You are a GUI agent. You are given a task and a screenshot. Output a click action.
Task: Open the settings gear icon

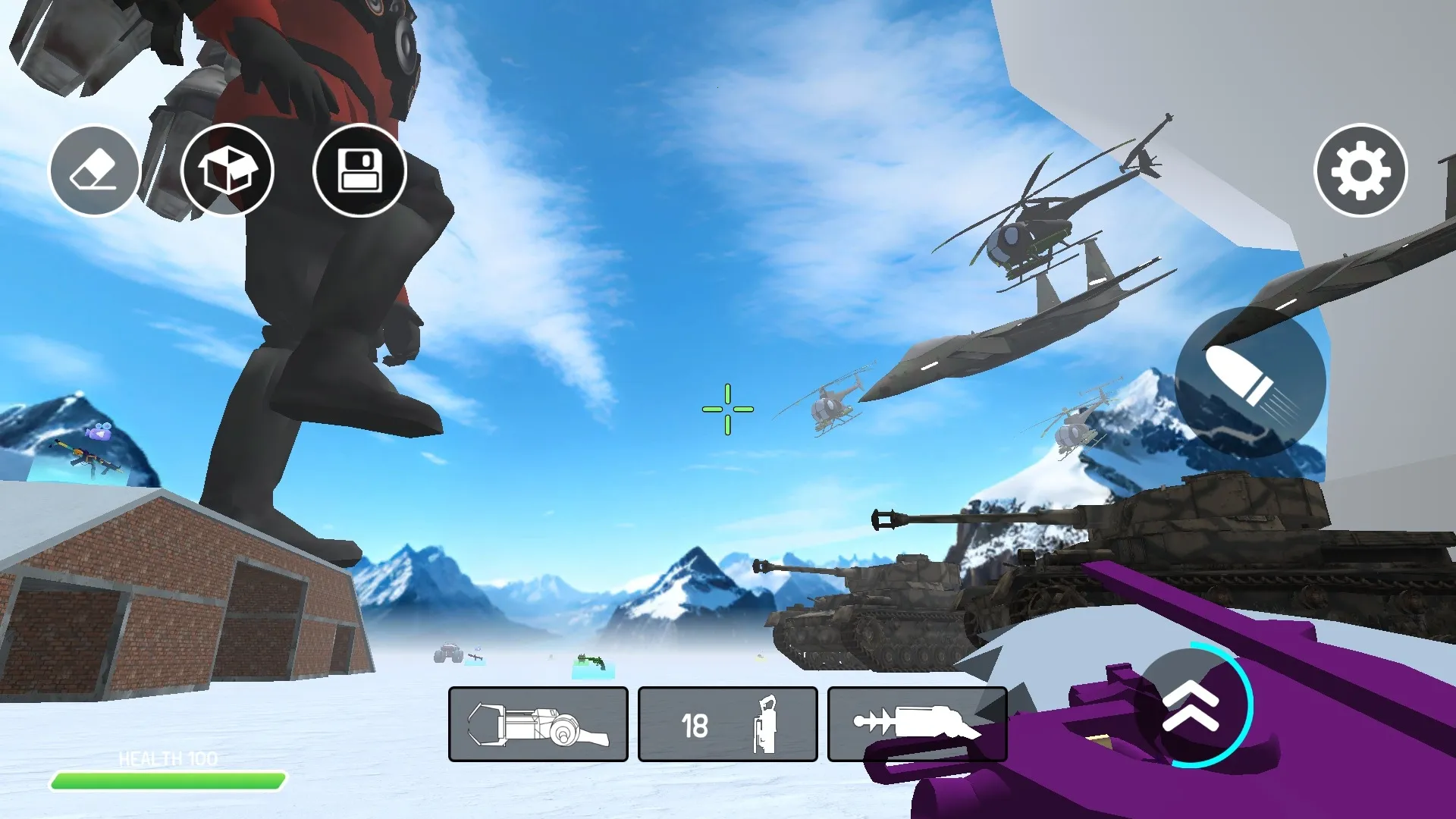click(1360, 171)
